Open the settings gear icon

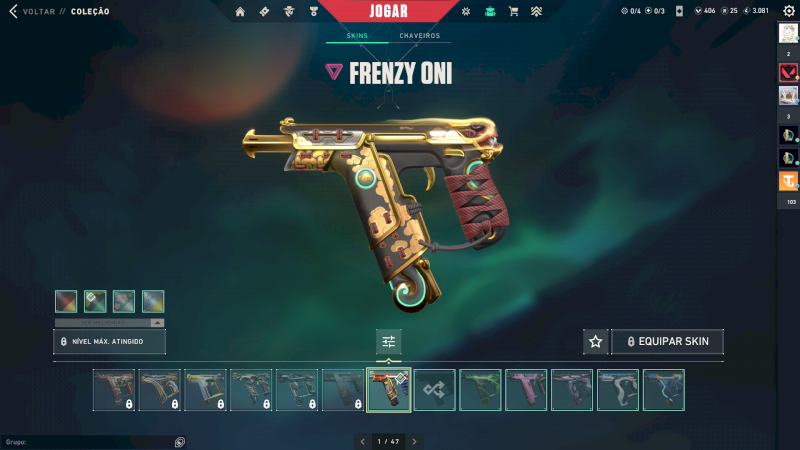tap(788, 11)
